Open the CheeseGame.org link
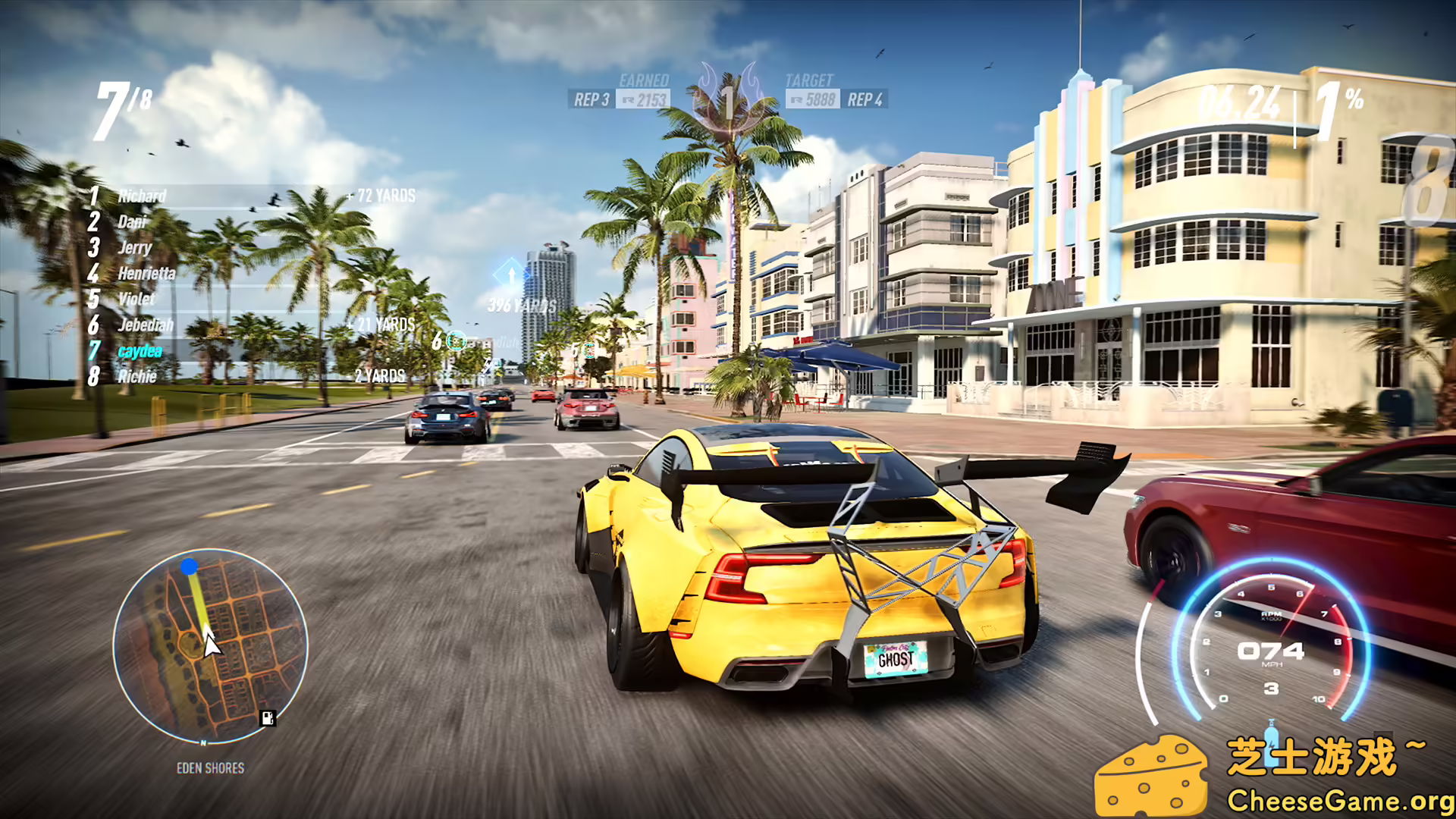Viewport: 1456px width, 819px height. coord(1337,800)
